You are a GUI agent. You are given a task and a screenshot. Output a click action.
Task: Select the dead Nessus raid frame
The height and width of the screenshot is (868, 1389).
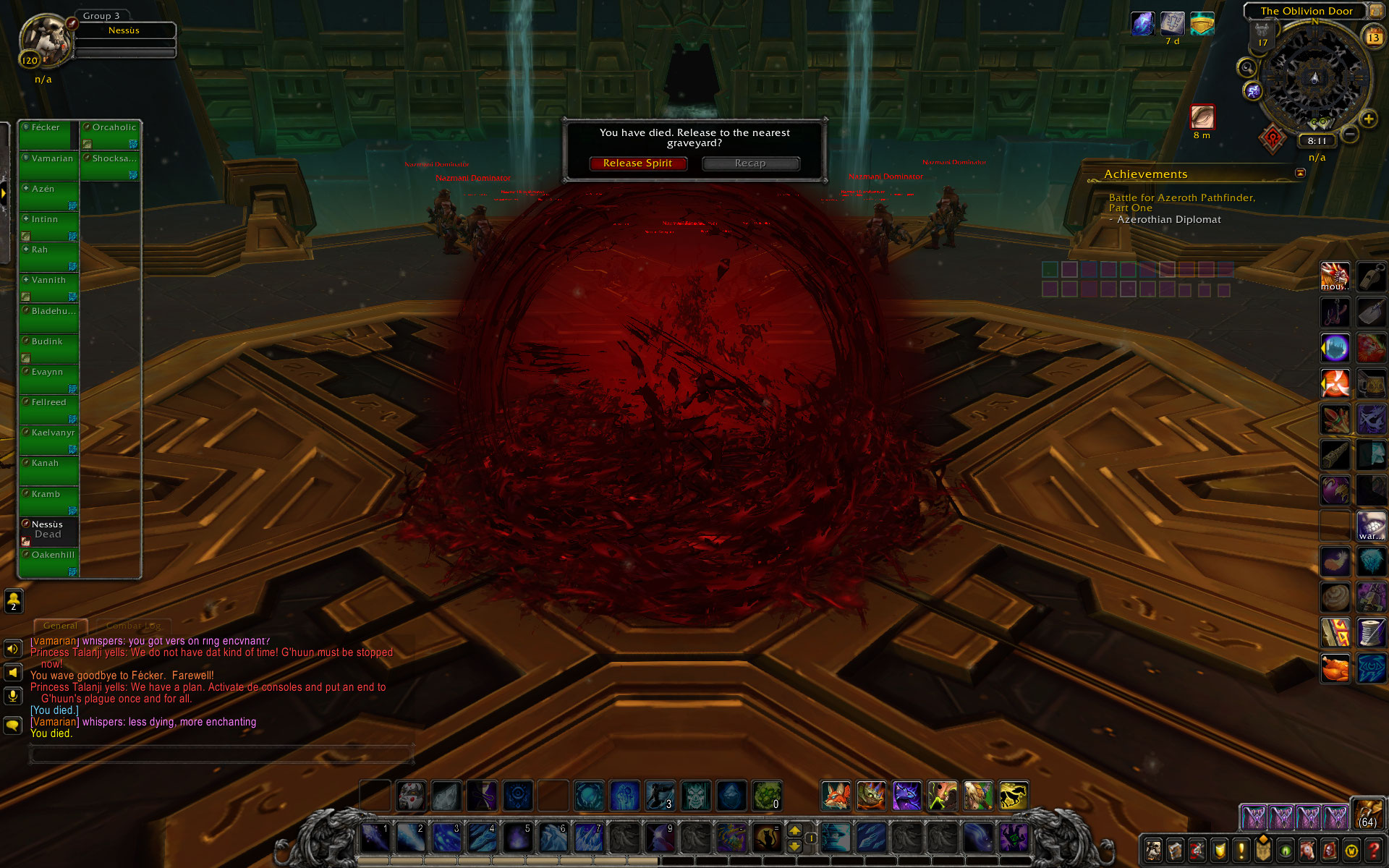click(x=48, y=531)
